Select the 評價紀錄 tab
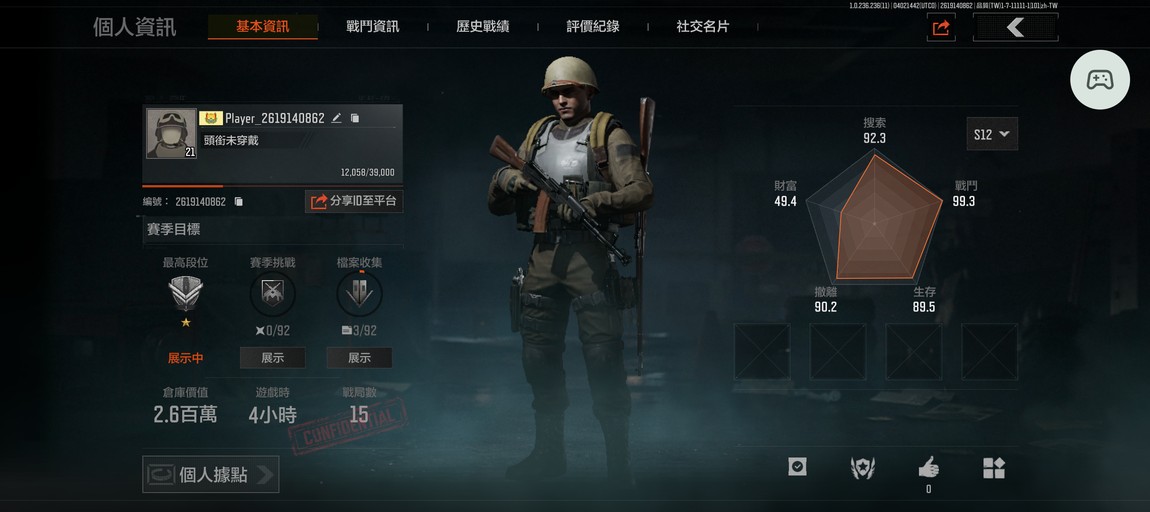 click(x=593, y=27)
